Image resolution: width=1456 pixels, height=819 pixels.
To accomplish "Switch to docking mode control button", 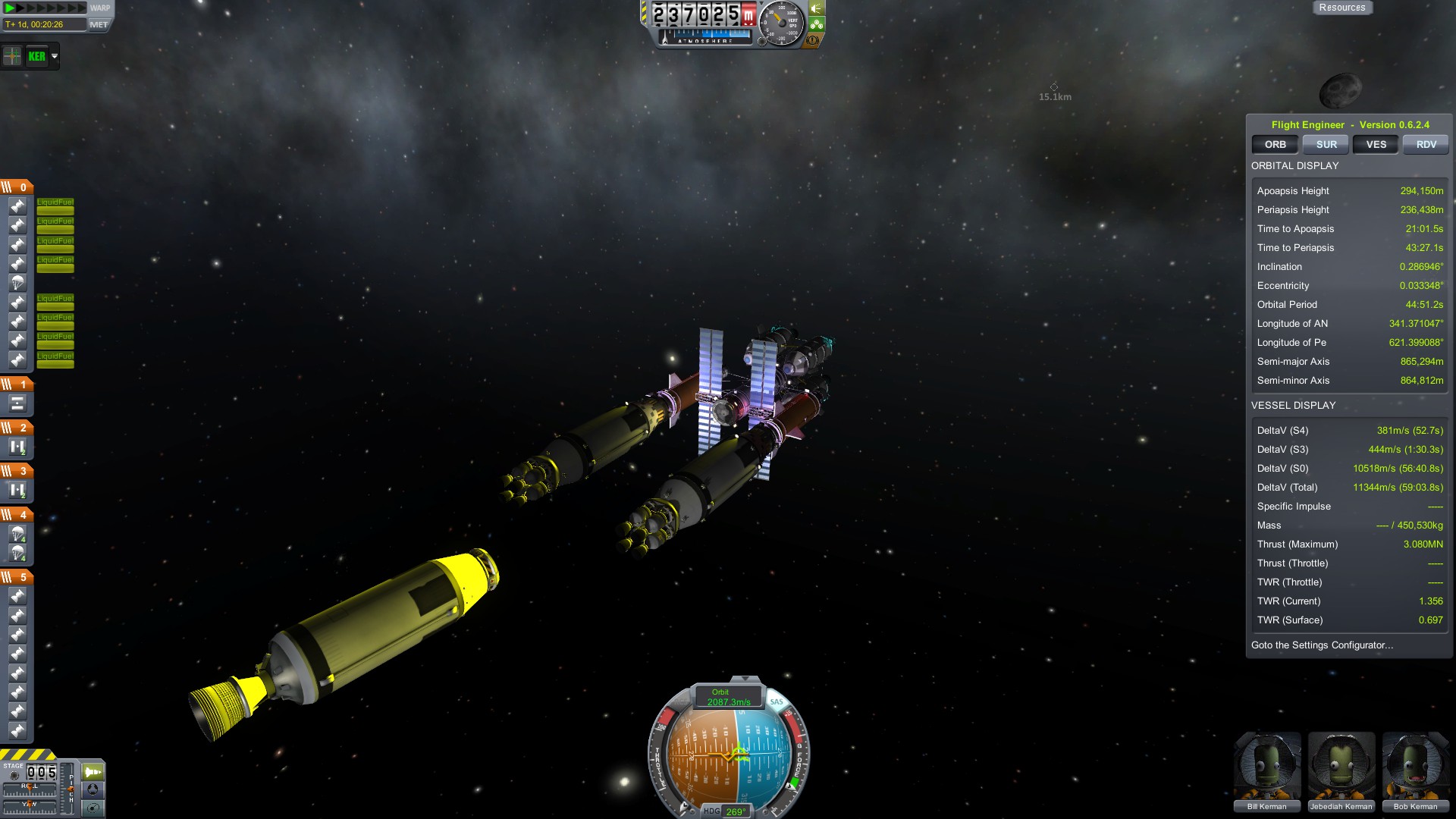I will coord(93,789).
